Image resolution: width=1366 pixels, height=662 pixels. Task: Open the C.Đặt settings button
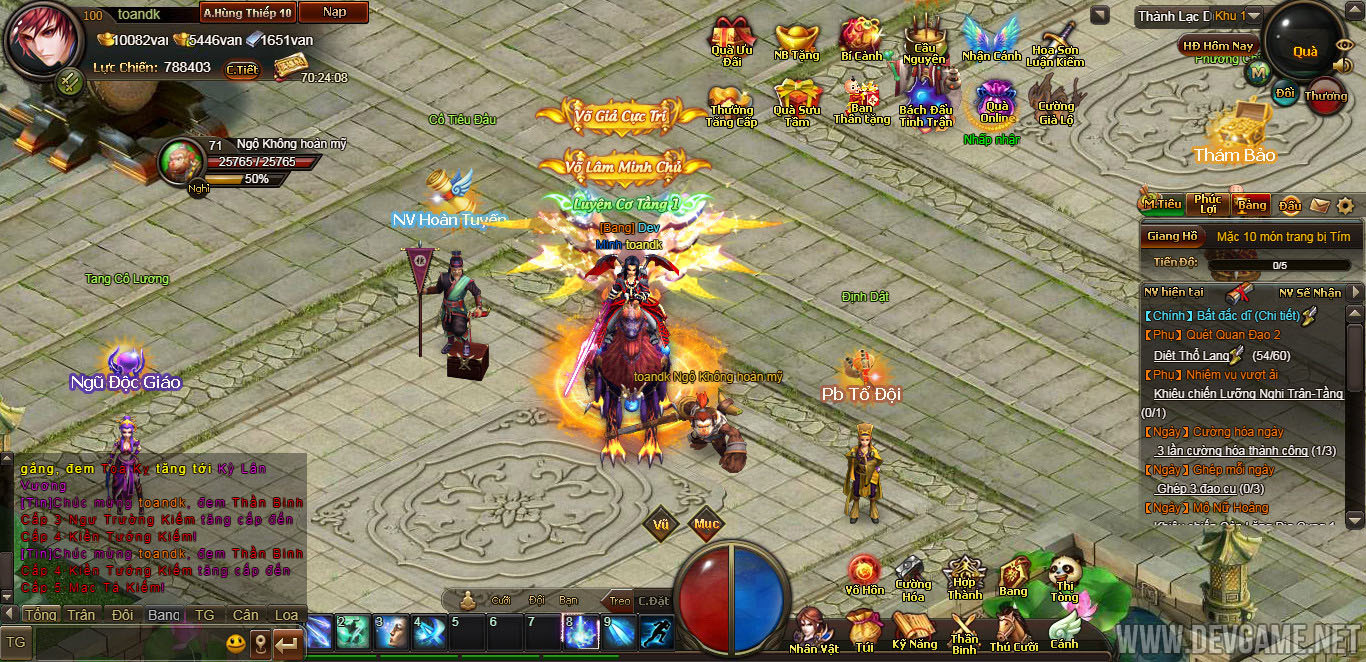click(x=653, y=600)
